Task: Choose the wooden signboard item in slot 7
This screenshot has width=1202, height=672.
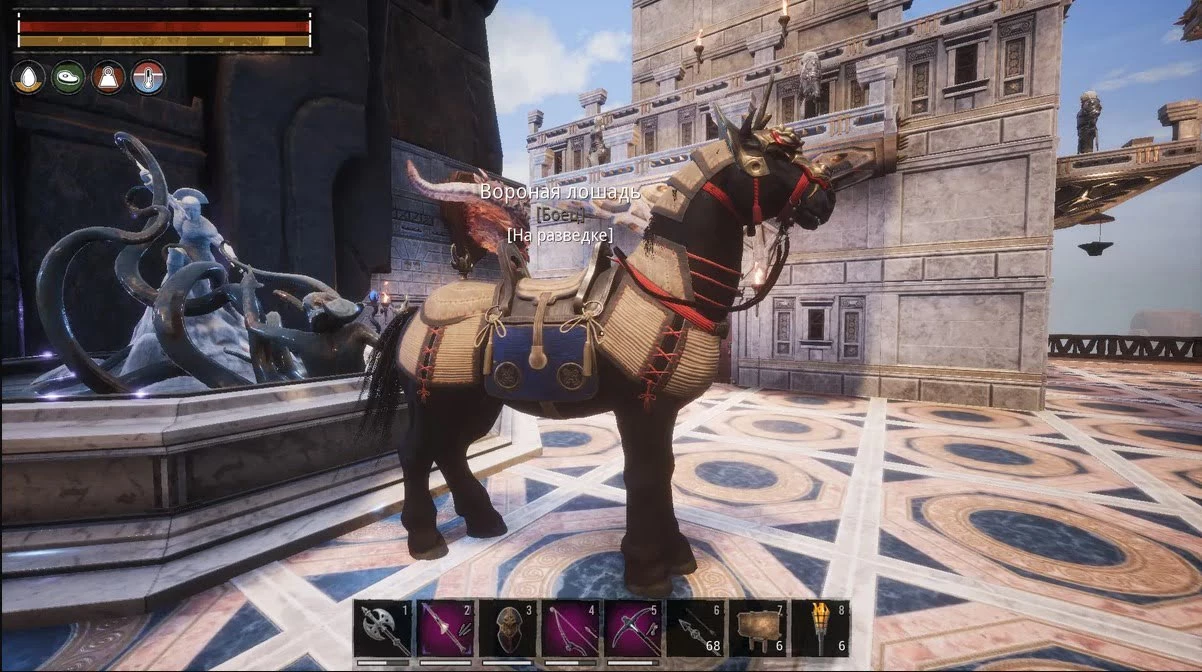Action: click(758, 628)
